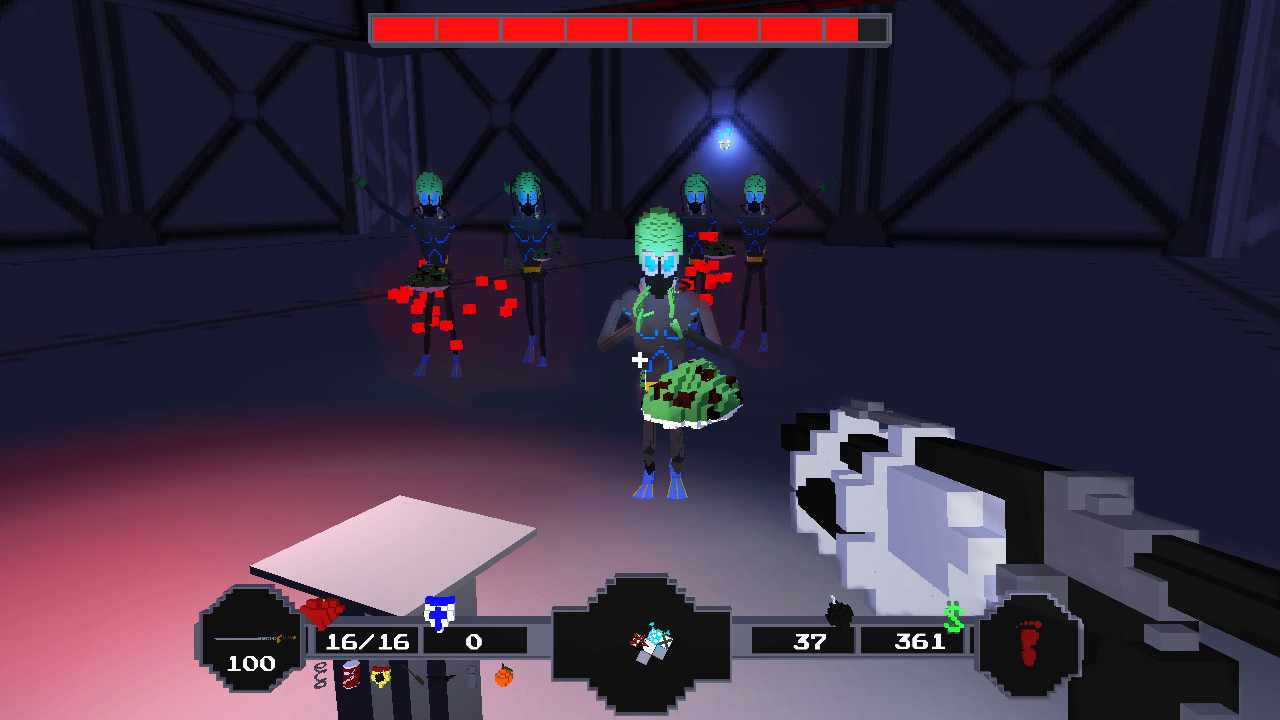Screen dimensions: 1280x720
Task: Click the 37 bomb counter
Action: point(811,641)
